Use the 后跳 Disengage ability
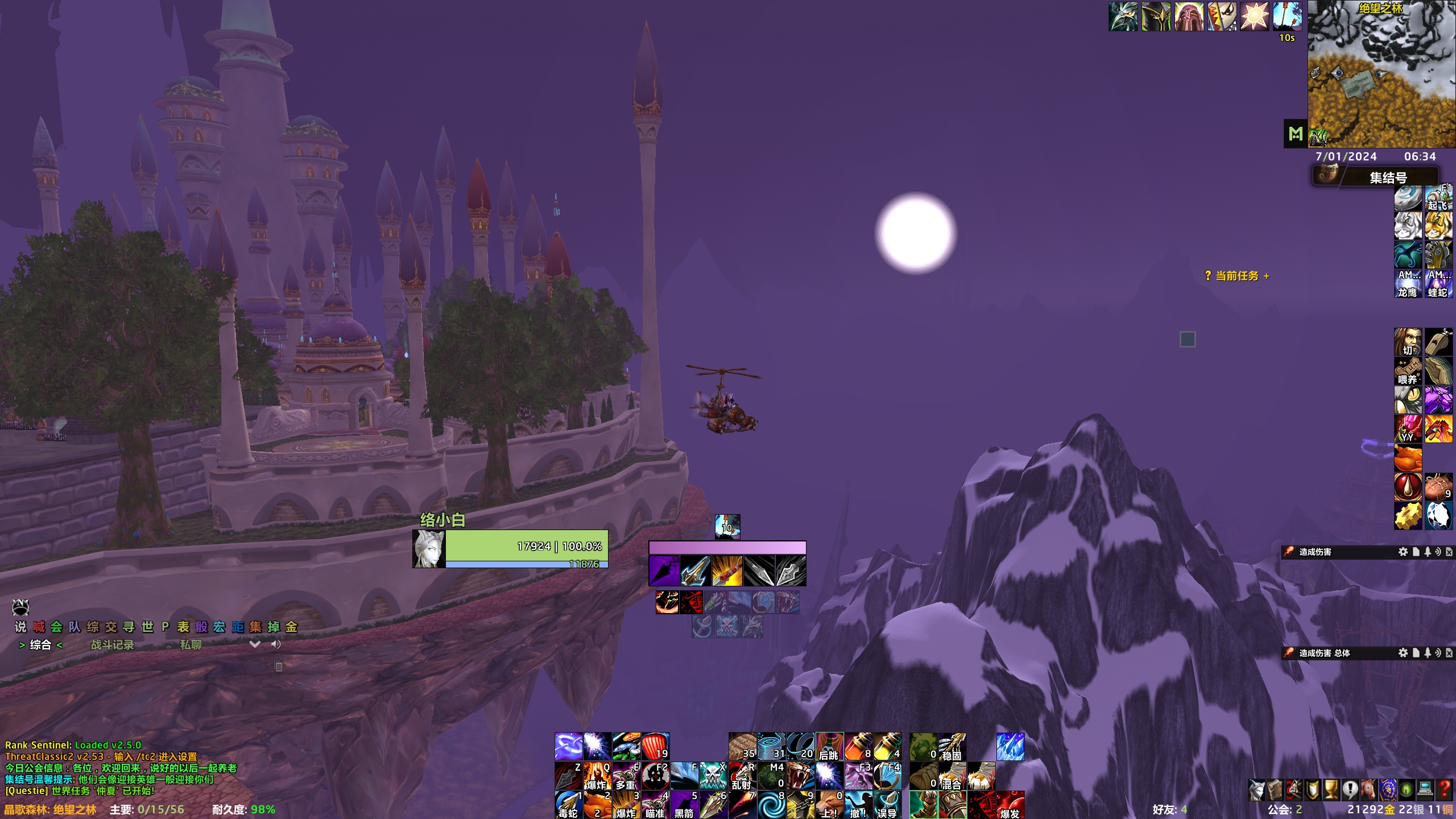Screen dimensions: 1456x819 click(829, 746)
